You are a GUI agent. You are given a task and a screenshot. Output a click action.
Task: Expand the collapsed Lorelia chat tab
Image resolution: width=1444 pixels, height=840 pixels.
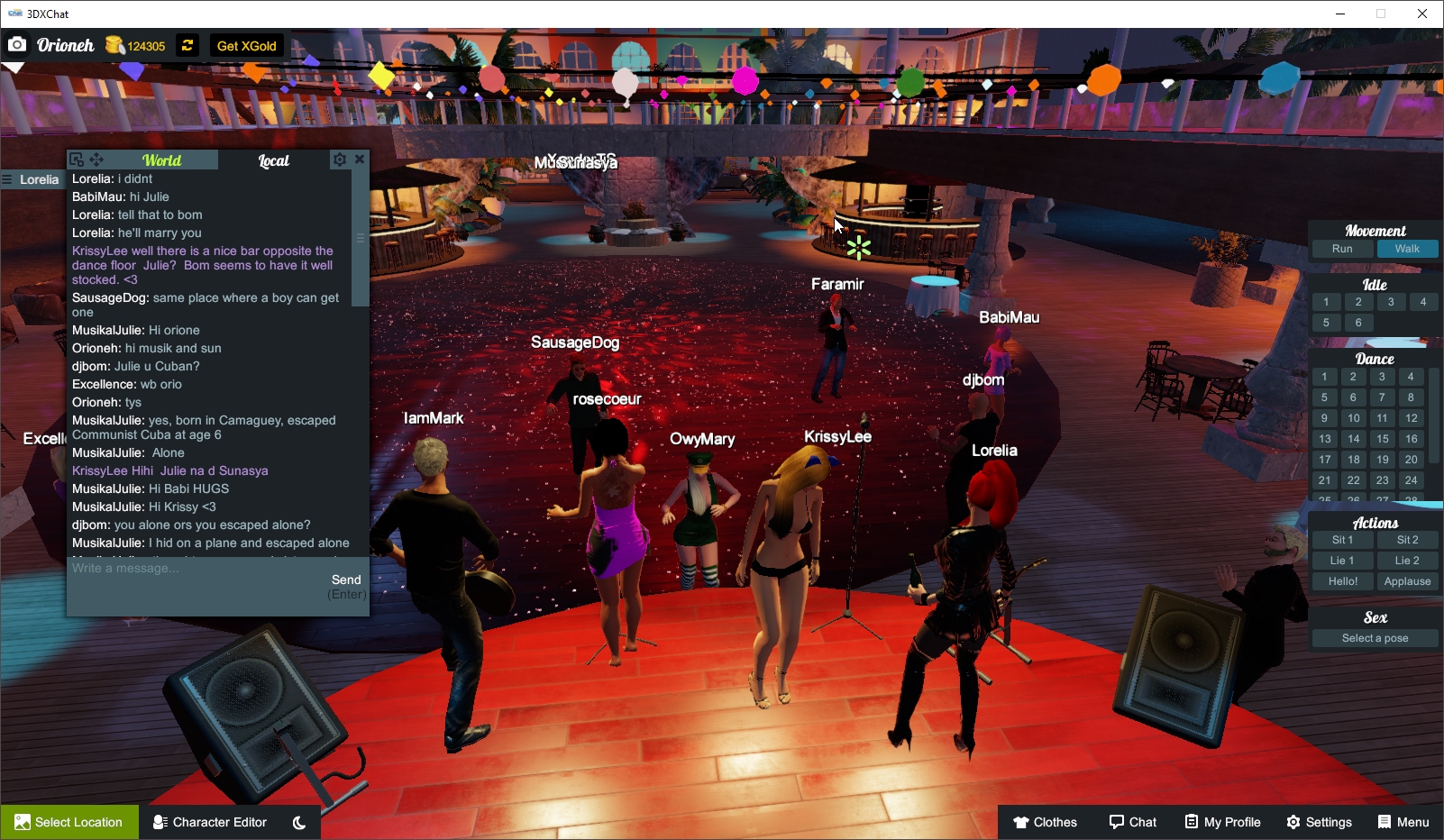pyautogui.click(x=36, y=179)
